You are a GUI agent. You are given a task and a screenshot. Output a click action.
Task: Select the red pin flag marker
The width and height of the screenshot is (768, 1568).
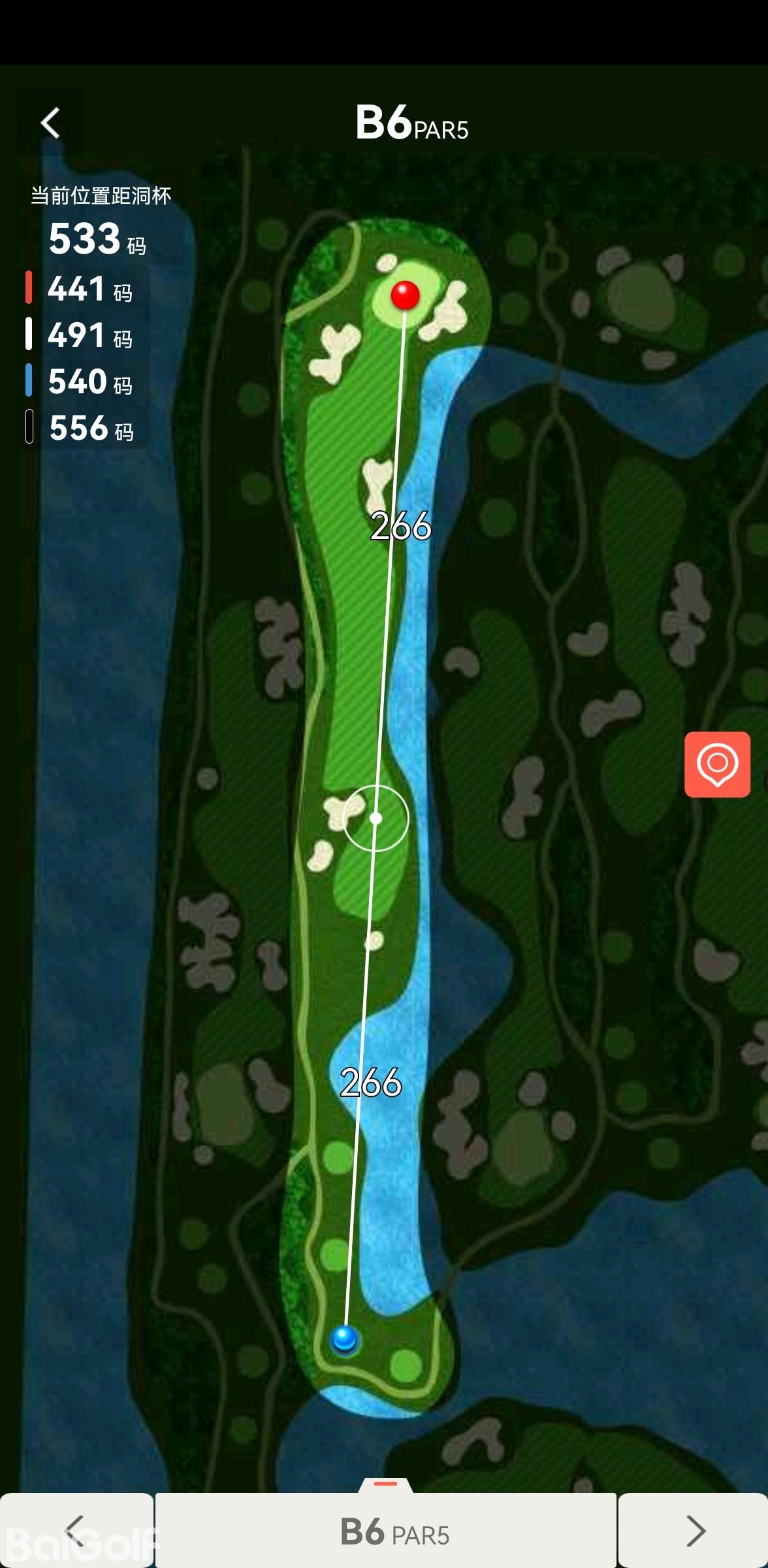point(405,295)
